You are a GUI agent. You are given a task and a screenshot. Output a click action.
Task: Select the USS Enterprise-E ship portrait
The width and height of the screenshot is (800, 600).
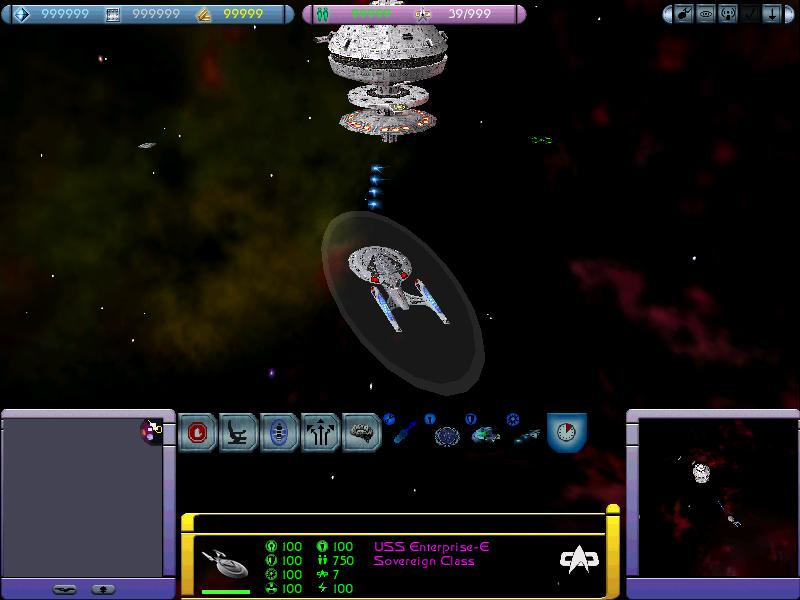225,566
